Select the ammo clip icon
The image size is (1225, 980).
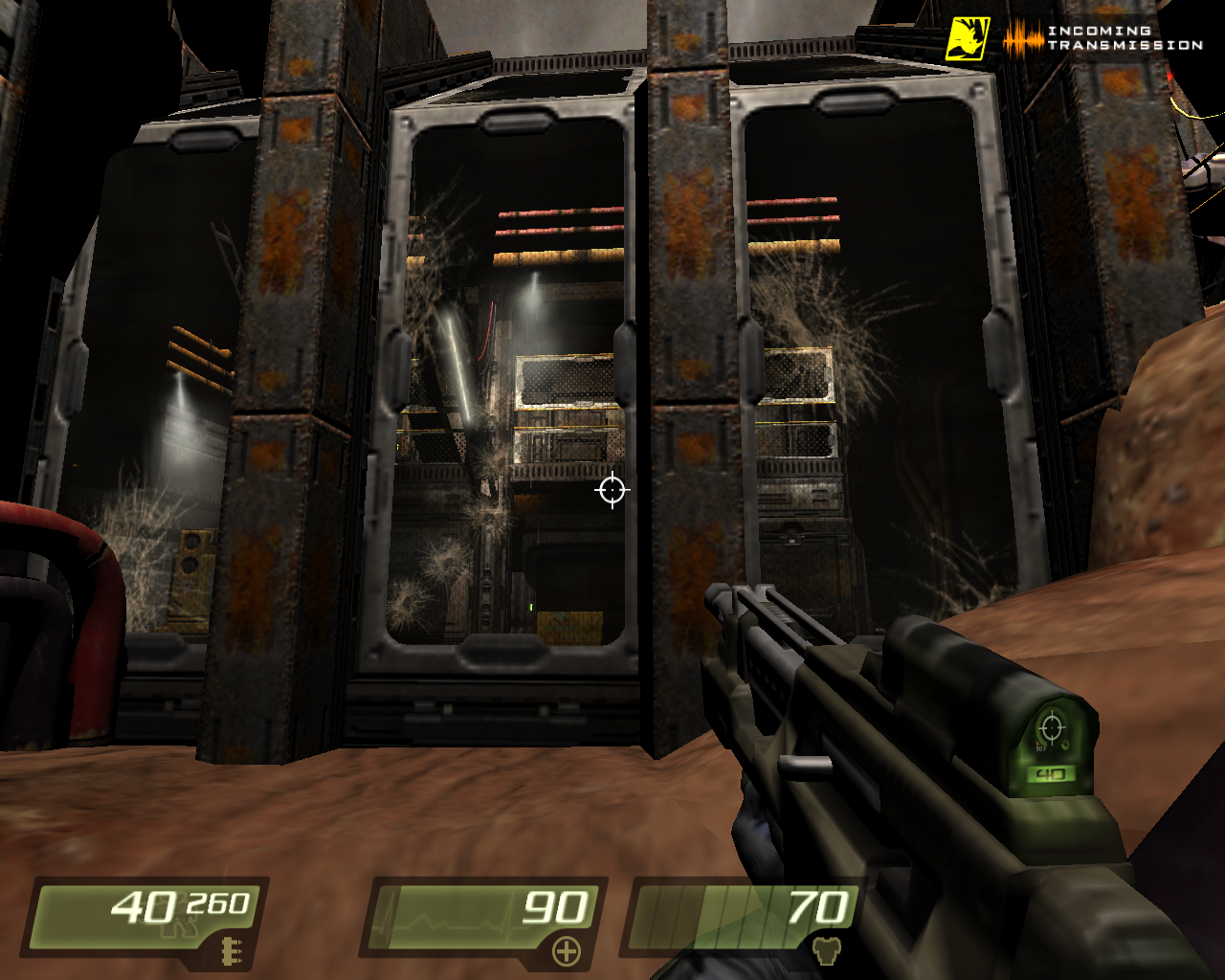230,951
